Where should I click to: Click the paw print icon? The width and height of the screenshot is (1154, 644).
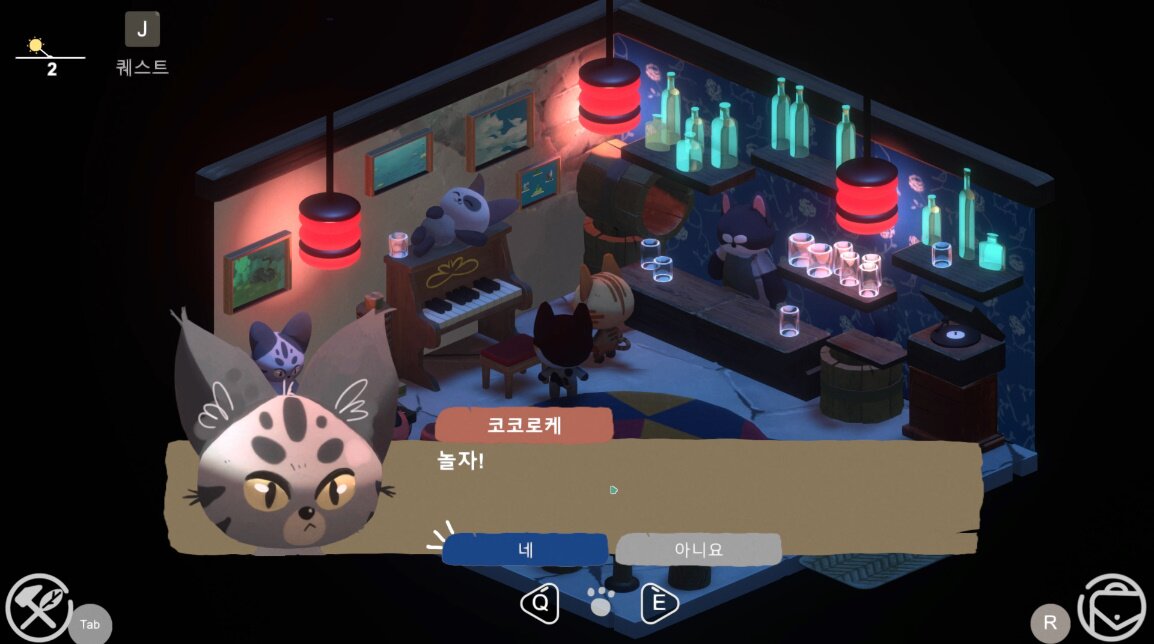pyautogui.click(x=600, y=602)
